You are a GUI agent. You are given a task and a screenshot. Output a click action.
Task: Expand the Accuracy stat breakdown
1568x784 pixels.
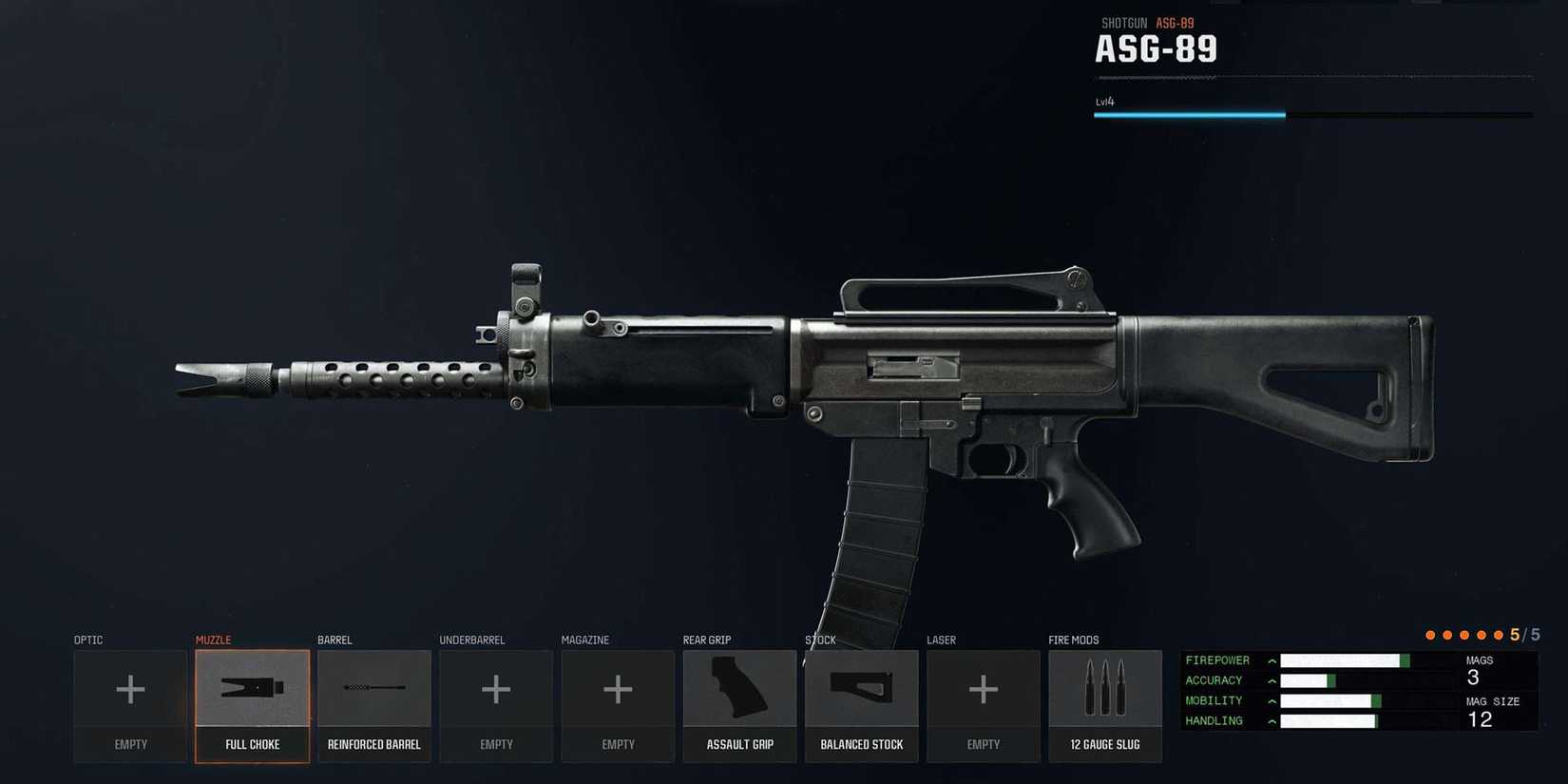1272,679
